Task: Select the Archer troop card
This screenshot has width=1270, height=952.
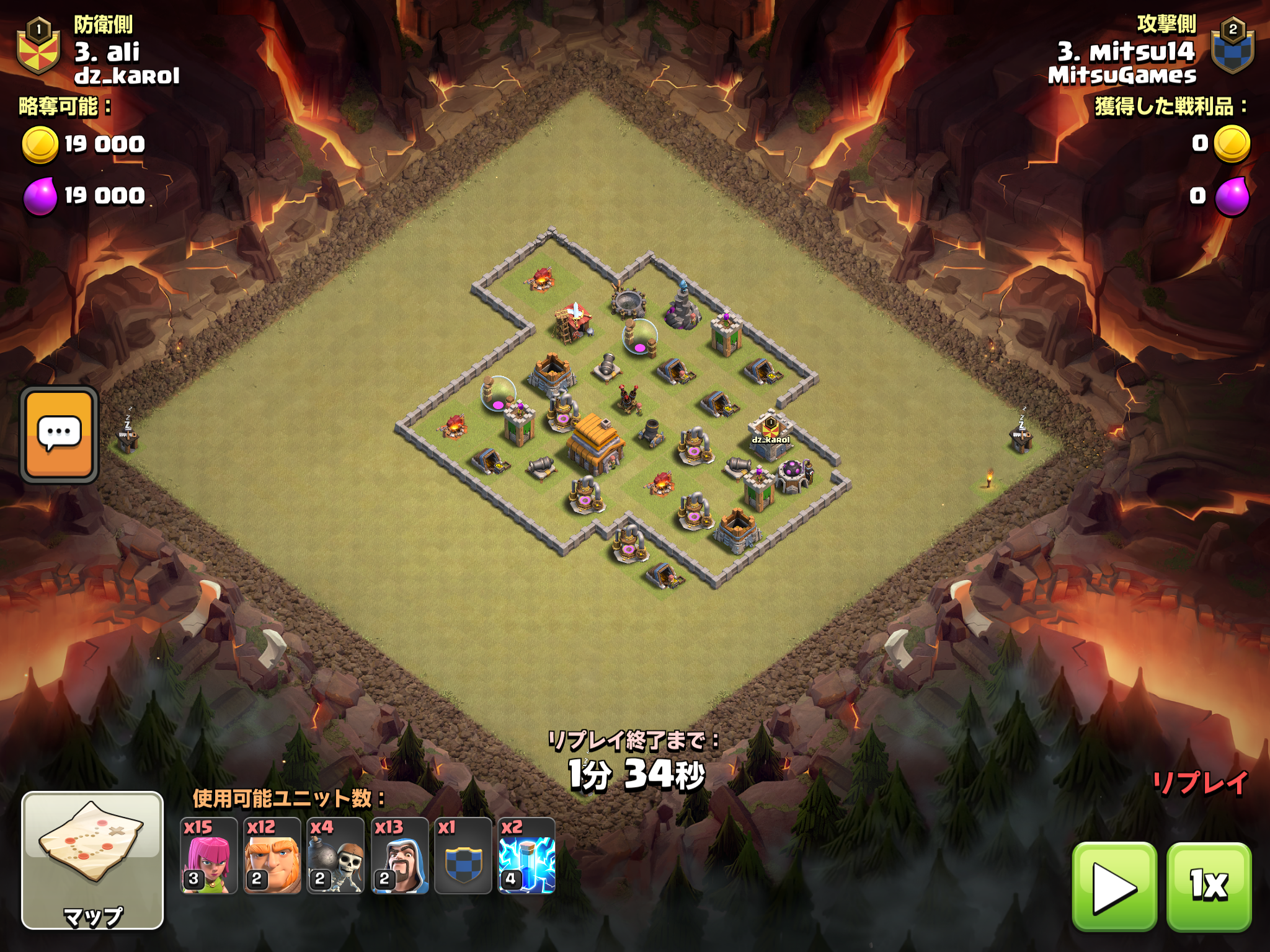Action: pyautogui.click(x=208, y=856)
